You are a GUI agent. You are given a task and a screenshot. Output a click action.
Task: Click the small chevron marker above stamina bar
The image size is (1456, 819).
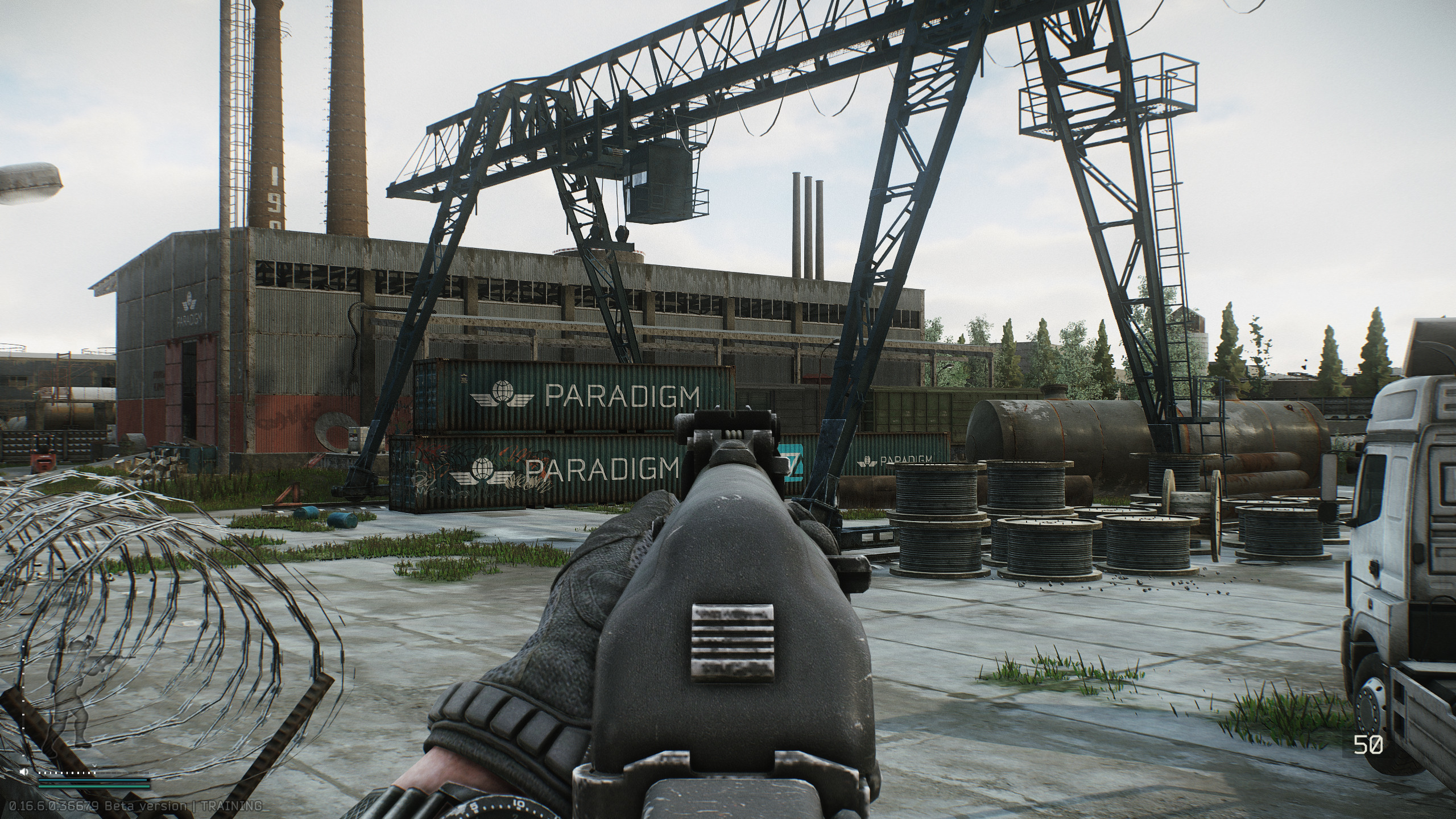(95, 766)
